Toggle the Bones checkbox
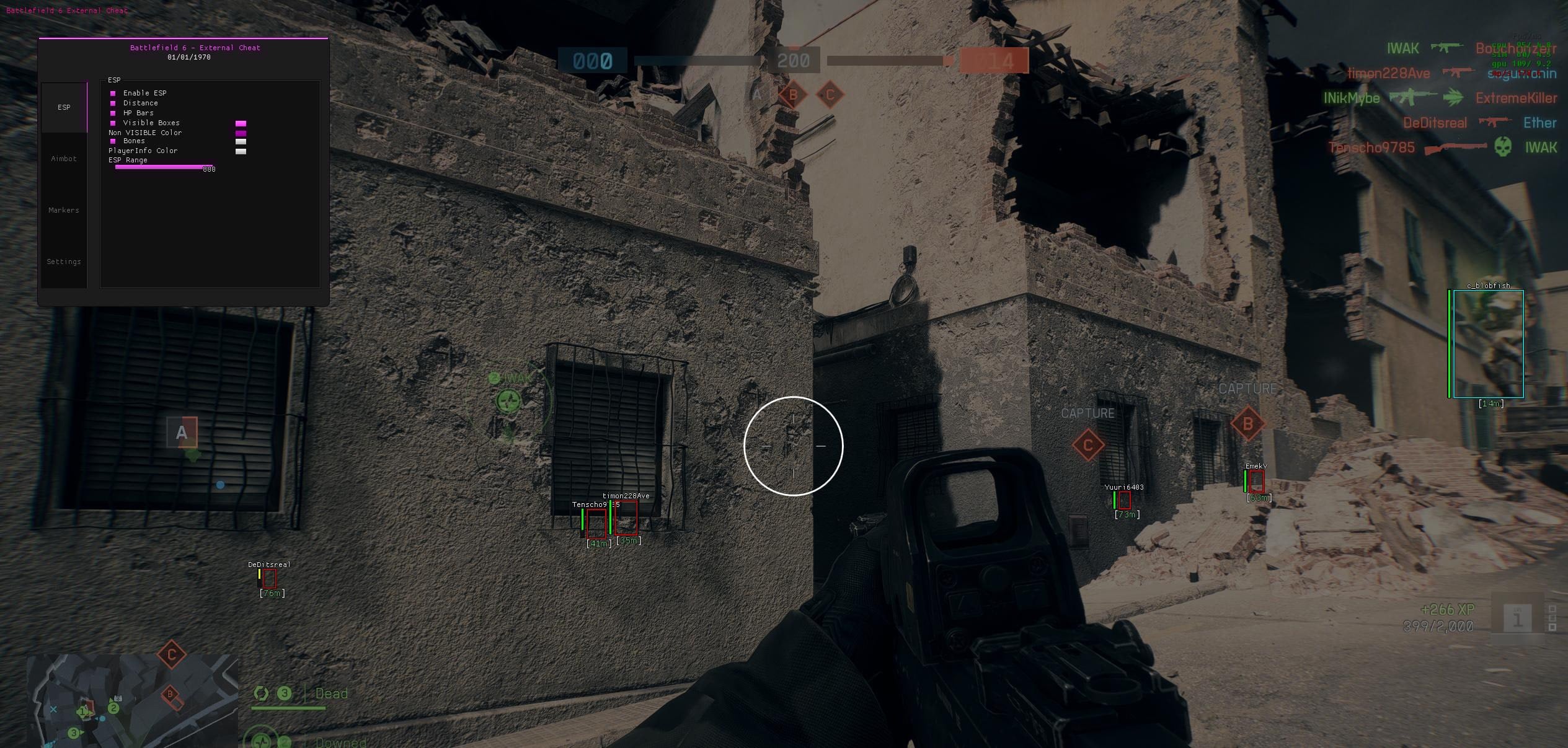Image resolution: width=1568 pixels, height=748 pixels. [113, 141]
